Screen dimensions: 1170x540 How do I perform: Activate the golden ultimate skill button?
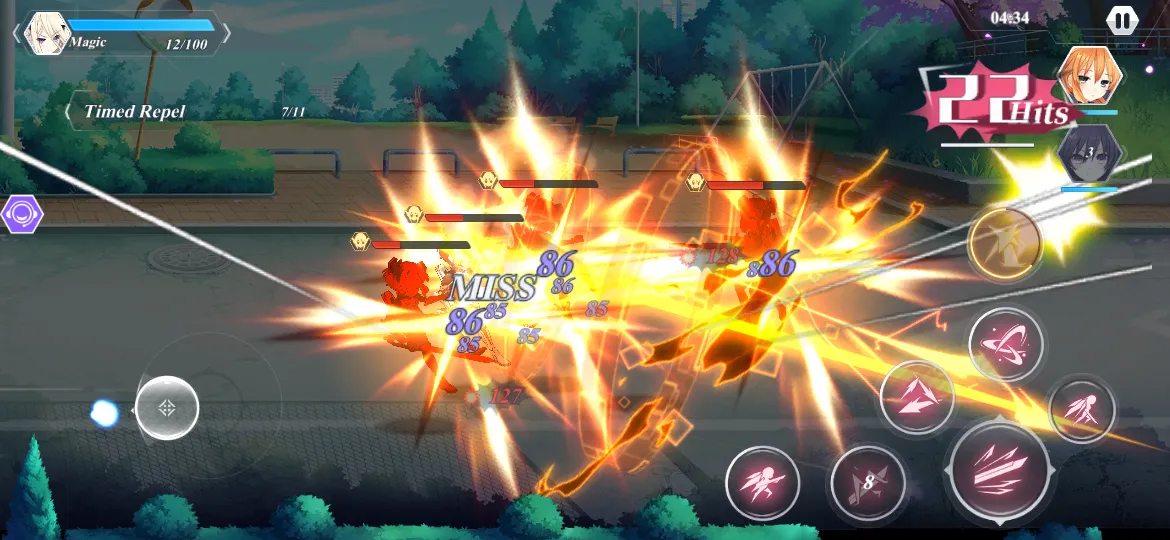(x=1004, y=241)
